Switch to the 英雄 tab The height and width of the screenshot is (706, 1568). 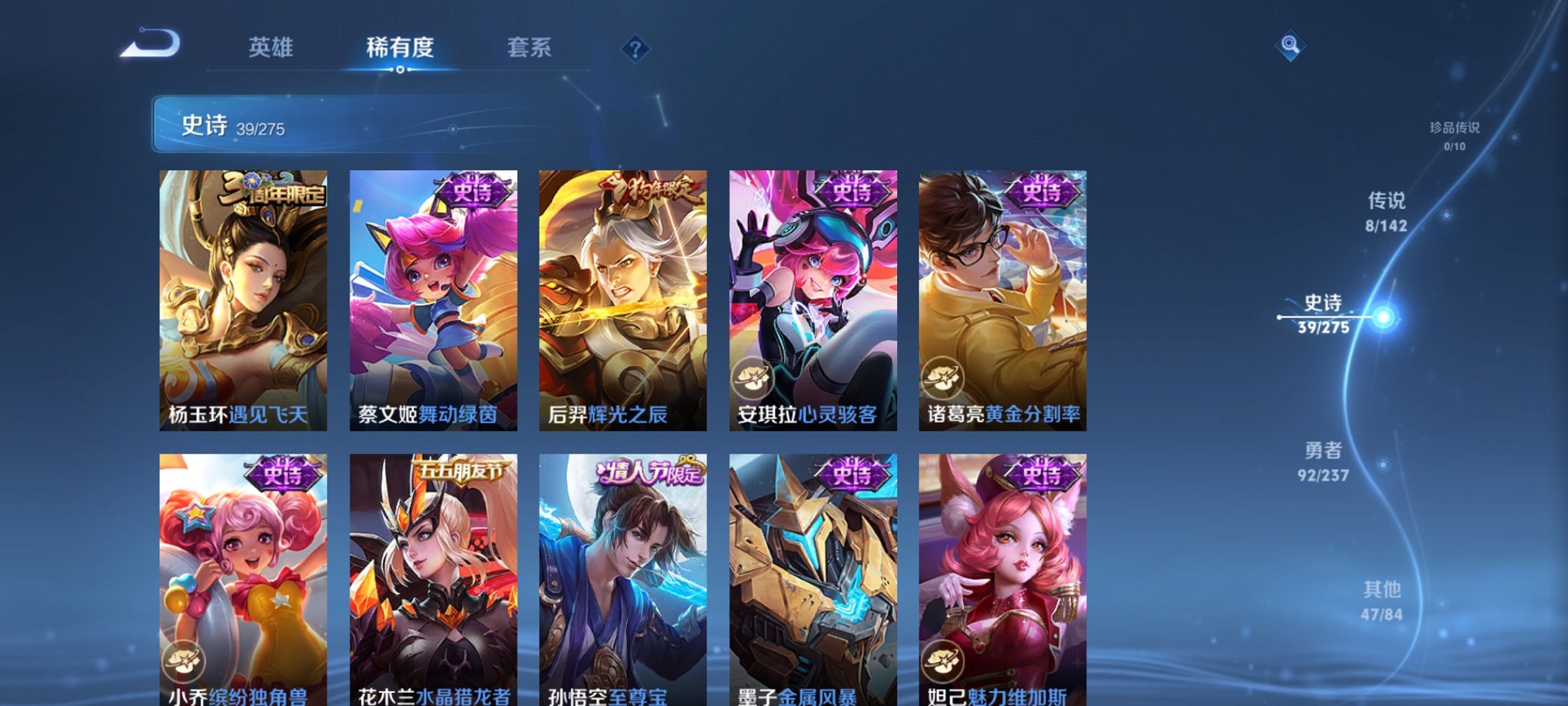[273, 48]
